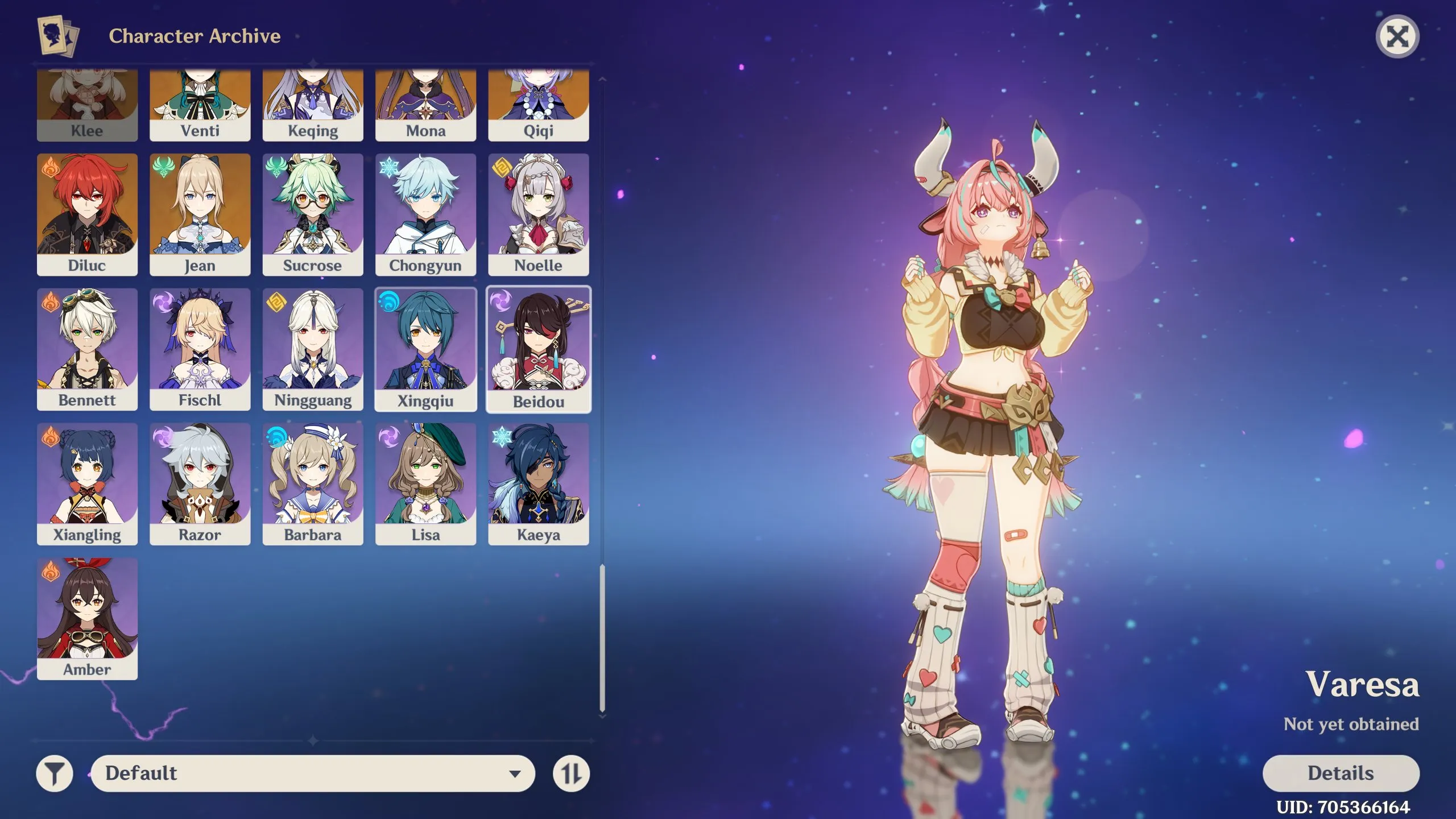The width and height of the screenshot is (1456, 819).
Task: Open the character filter options via funnel icon
Action: [55, 773]
